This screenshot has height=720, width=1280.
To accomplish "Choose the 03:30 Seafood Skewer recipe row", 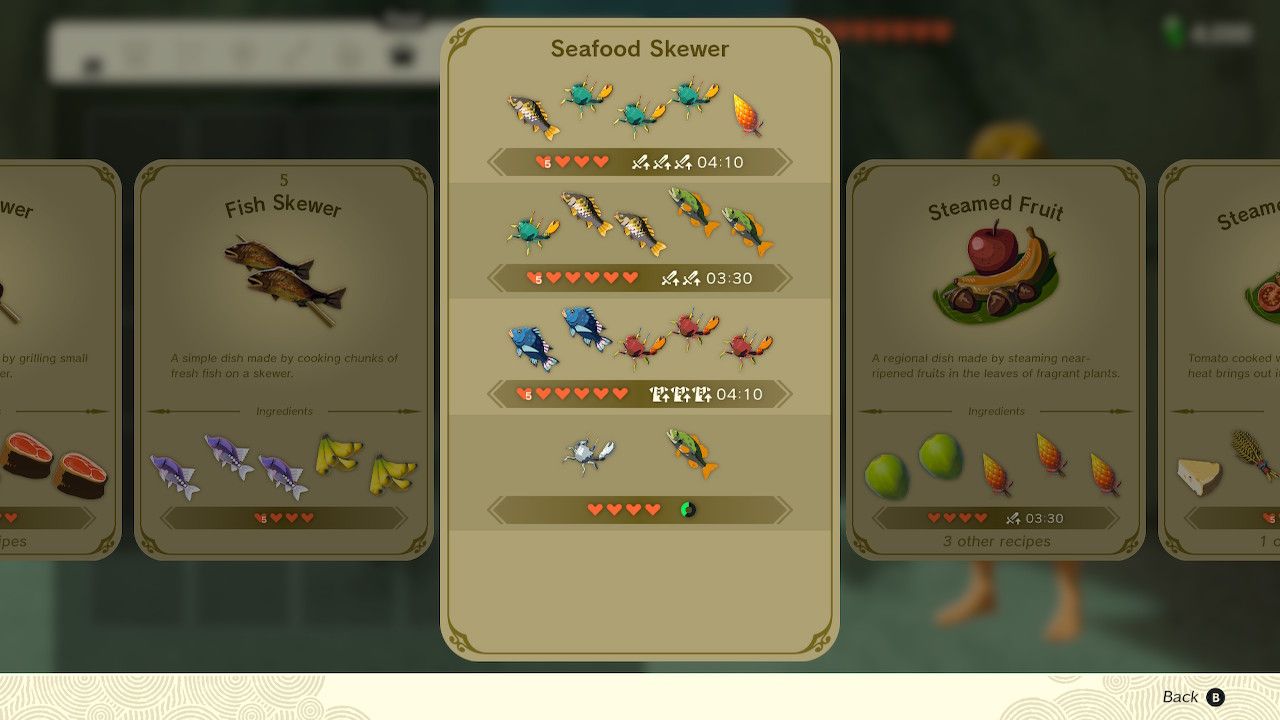I will (640, 242).
